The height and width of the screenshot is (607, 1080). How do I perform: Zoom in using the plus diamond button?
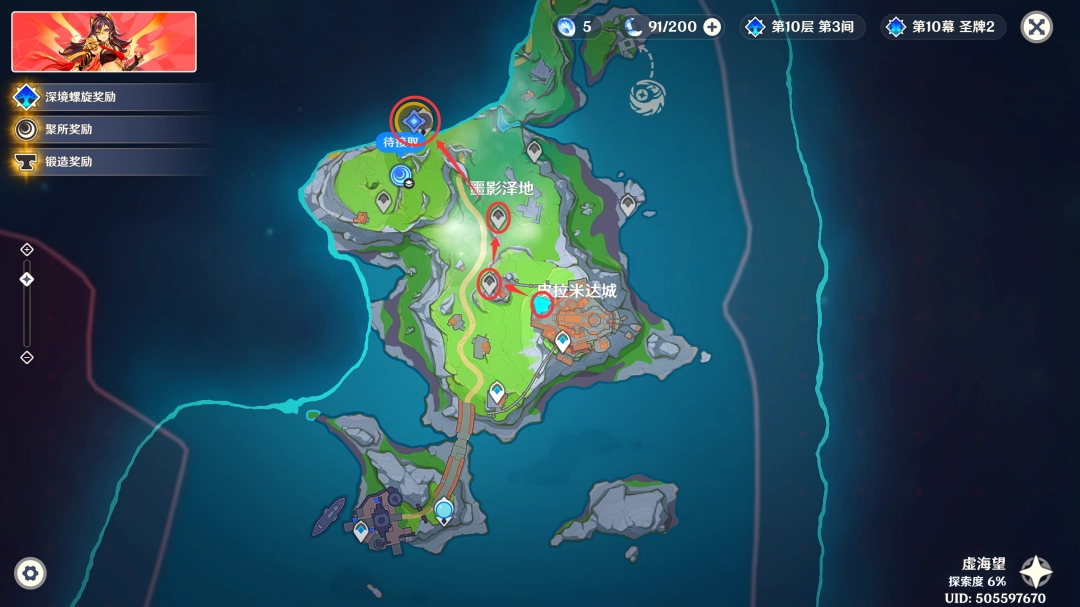tap(27, 249)
